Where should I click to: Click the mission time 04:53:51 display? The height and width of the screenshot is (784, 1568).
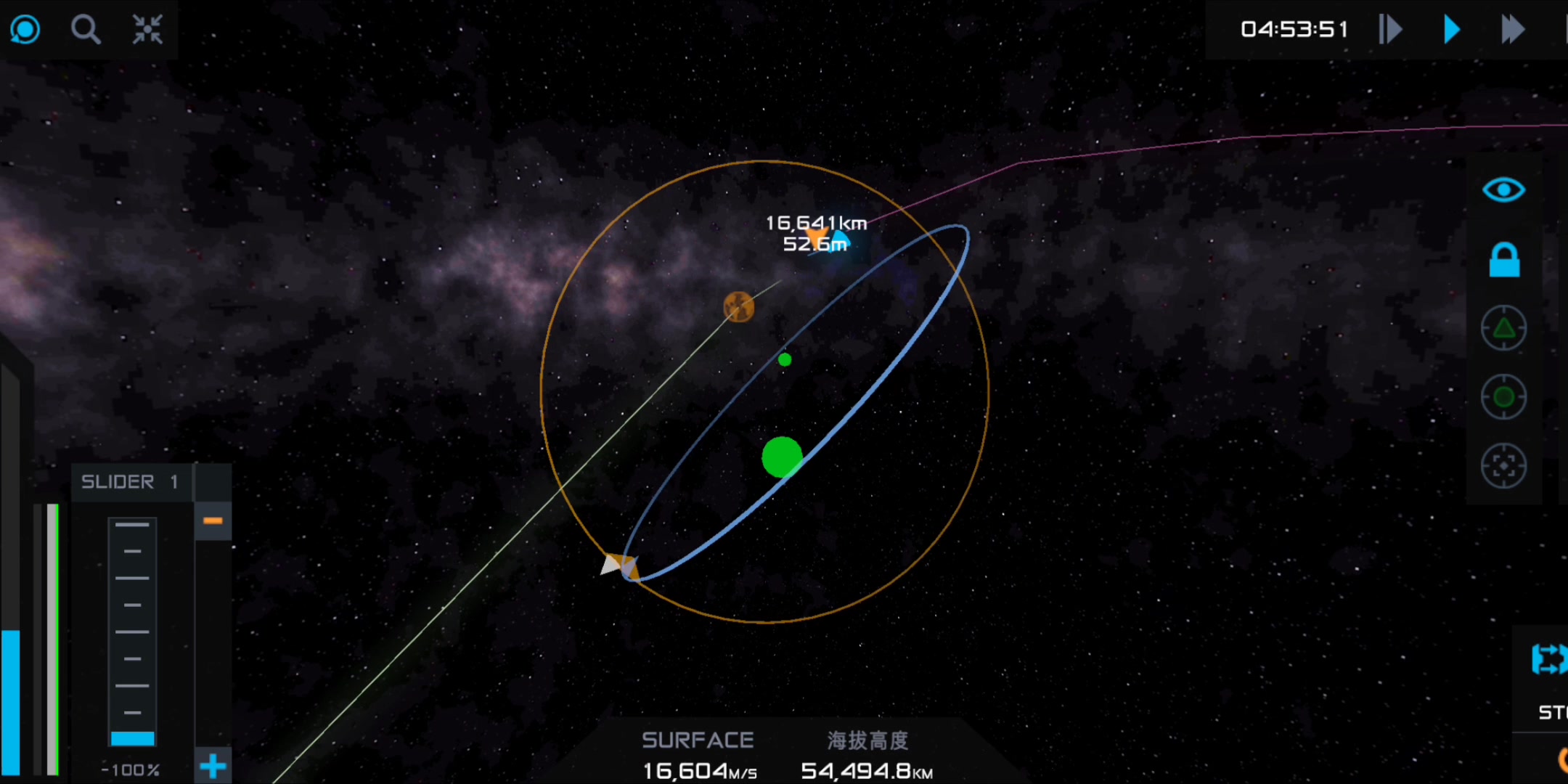click(1292, 29)
